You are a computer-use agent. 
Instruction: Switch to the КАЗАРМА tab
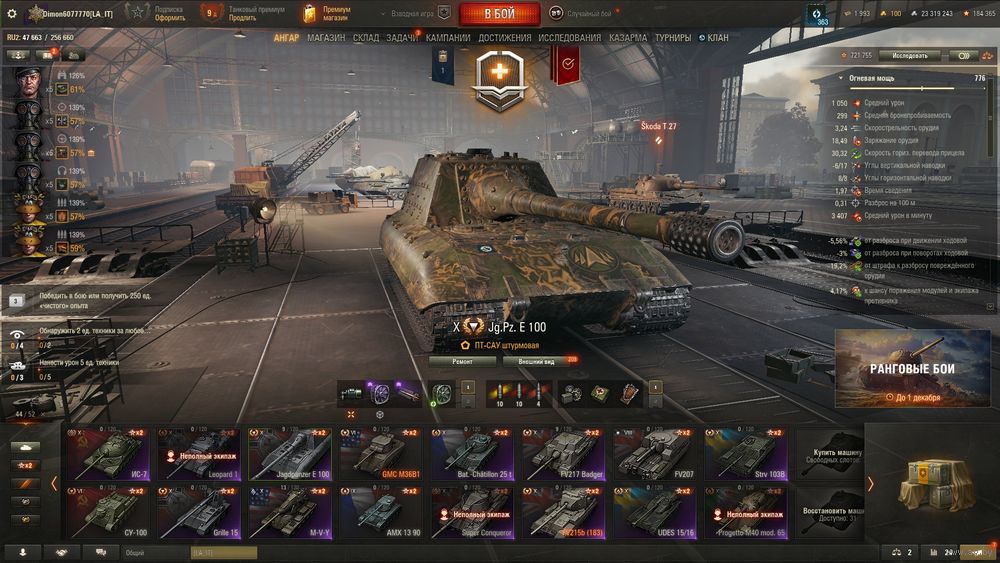tap(628, 38)
